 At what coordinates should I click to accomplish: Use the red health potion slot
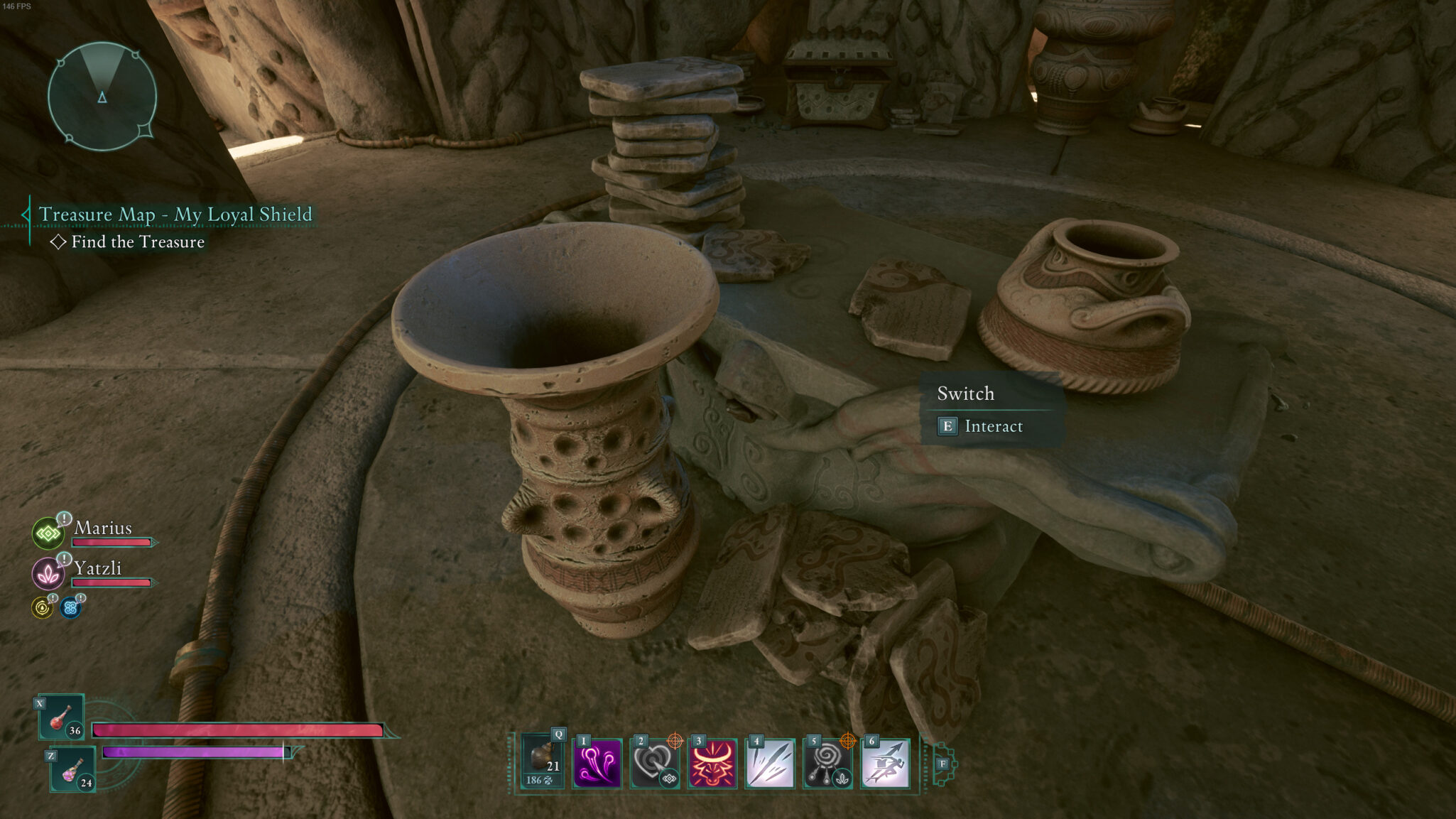(62, 717)
